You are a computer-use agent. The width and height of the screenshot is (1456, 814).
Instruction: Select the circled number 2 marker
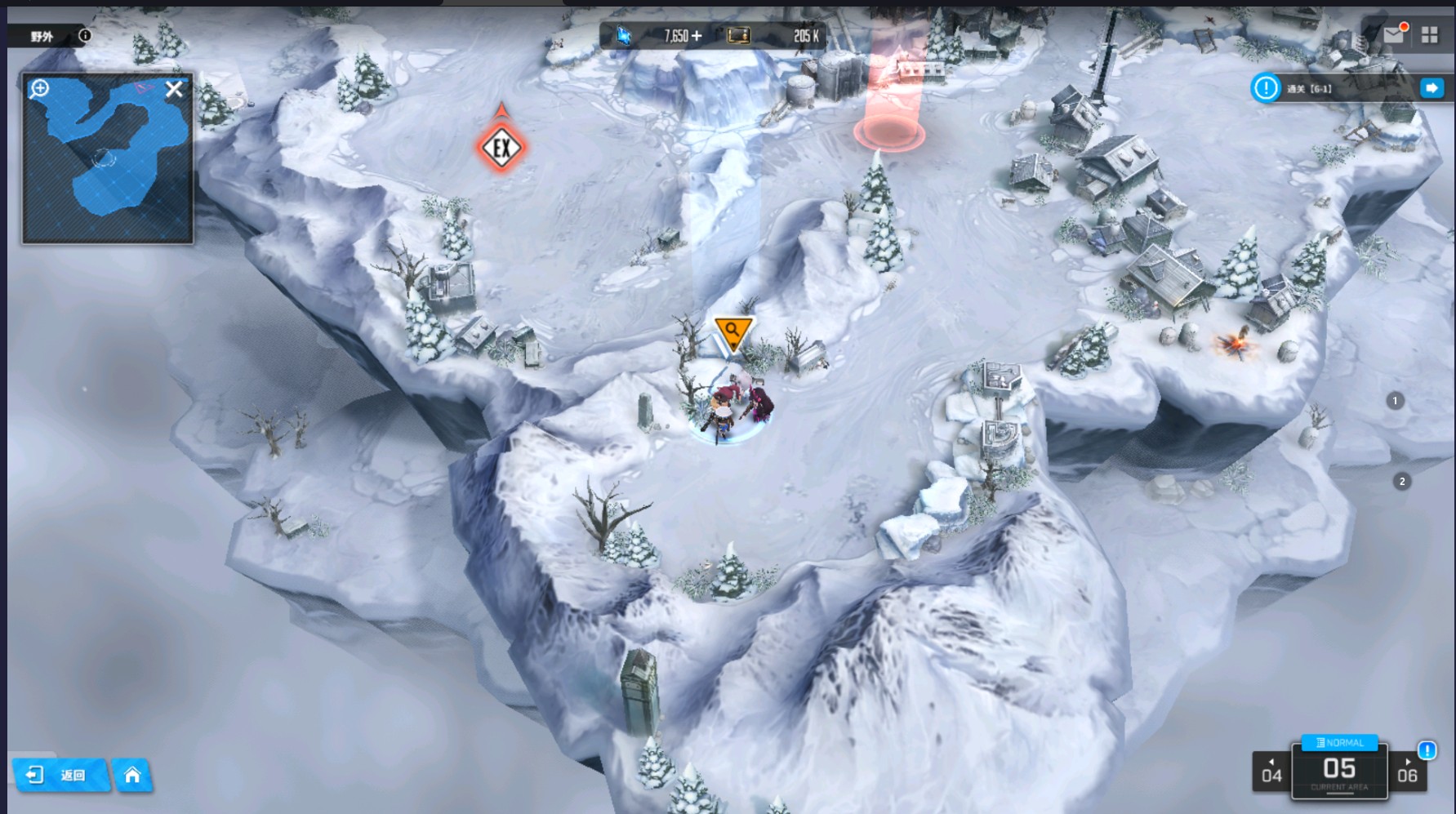[1402, 482]
